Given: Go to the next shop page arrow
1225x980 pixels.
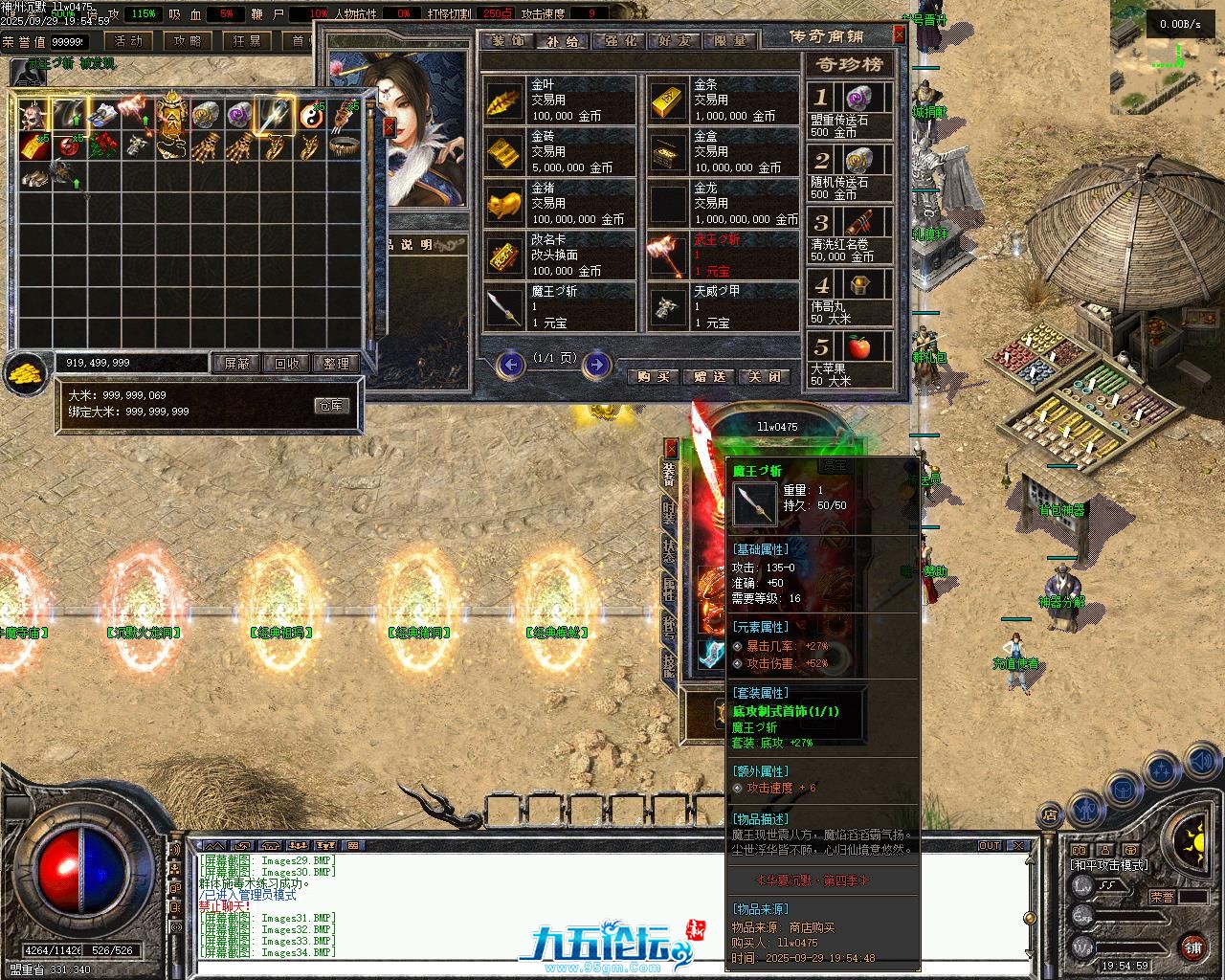Looking at the screenshot, I should pos(596,364).
